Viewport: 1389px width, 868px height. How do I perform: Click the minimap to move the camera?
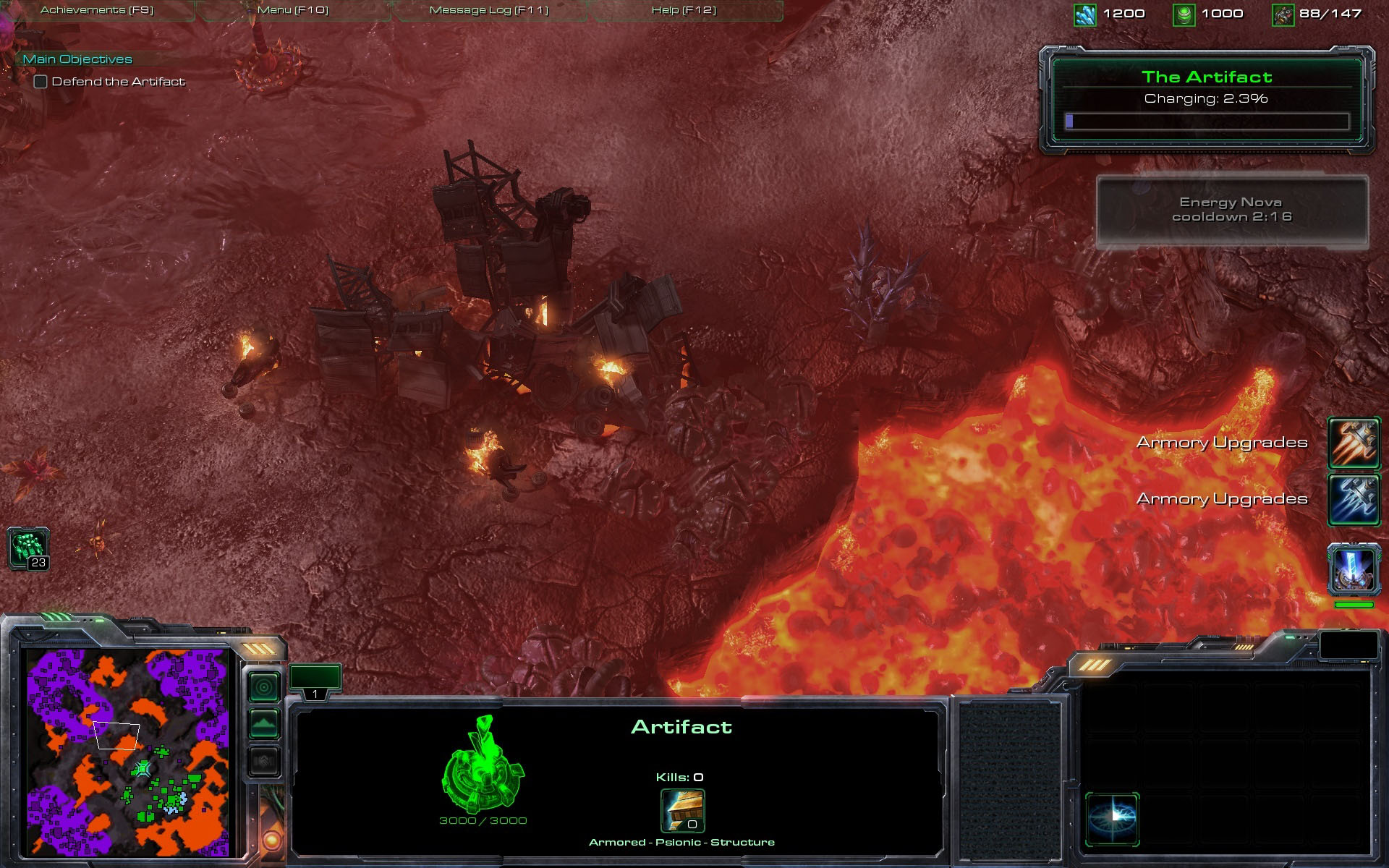[127, 752]
